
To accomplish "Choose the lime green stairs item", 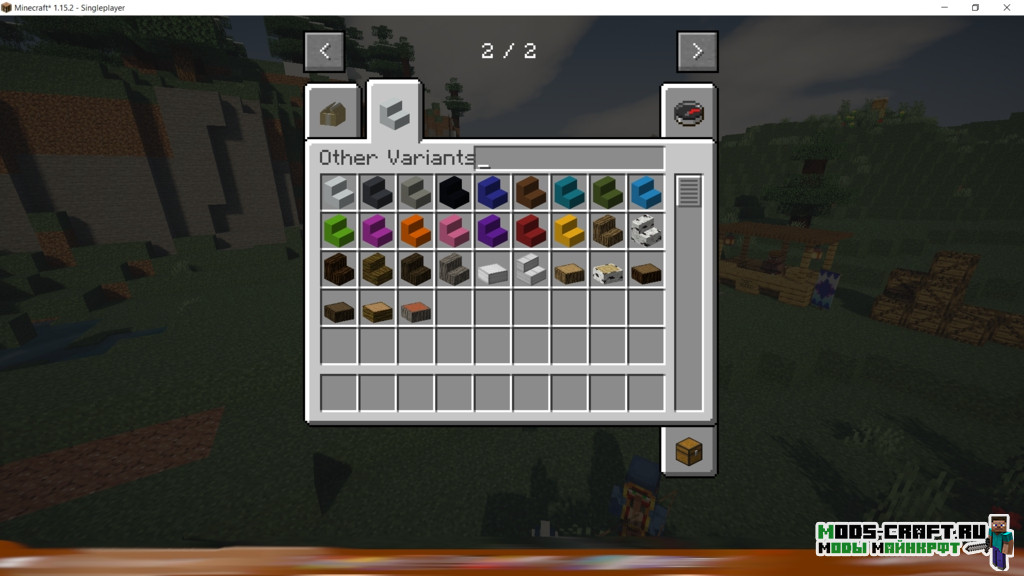I will pos(339,231).
